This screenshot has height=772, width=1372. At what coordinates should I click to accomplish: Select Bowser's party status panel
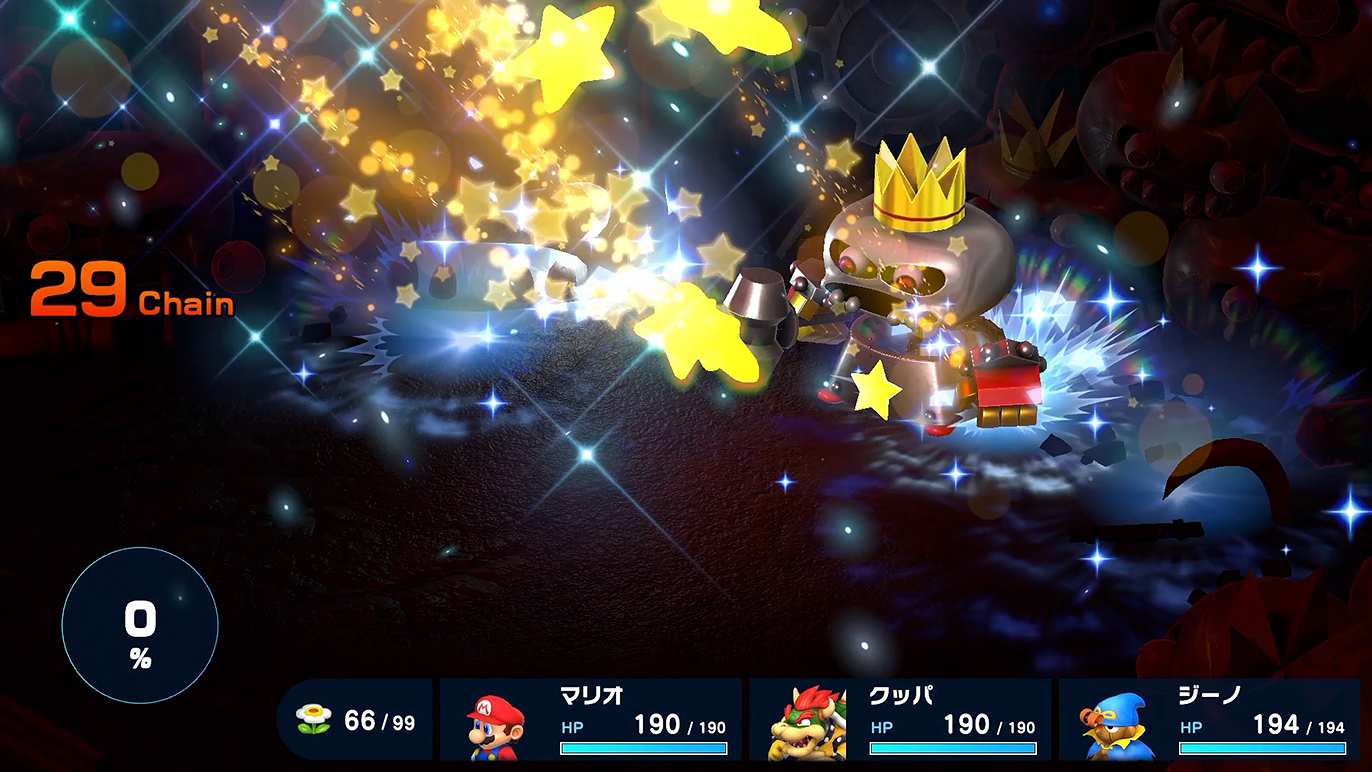900,719
